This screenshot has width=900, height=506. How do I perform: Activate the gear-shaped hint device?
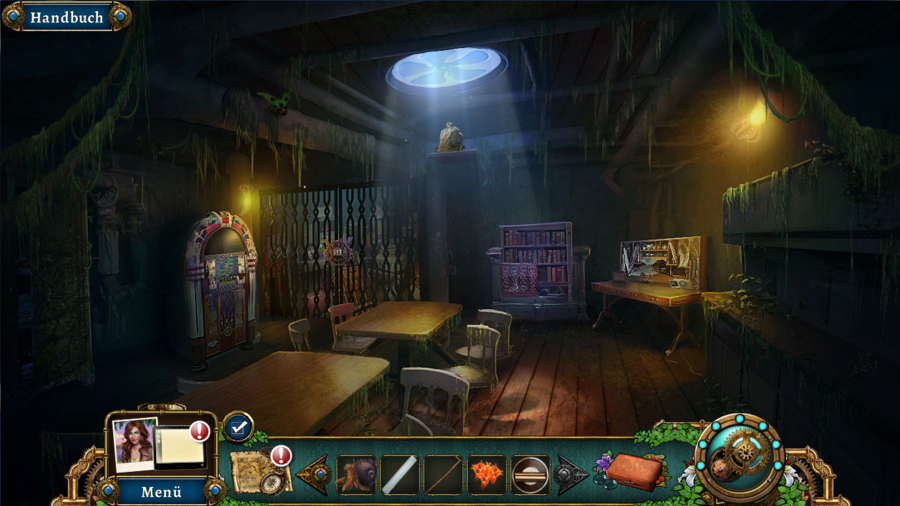pyautogui.click(x=741, y=457)
